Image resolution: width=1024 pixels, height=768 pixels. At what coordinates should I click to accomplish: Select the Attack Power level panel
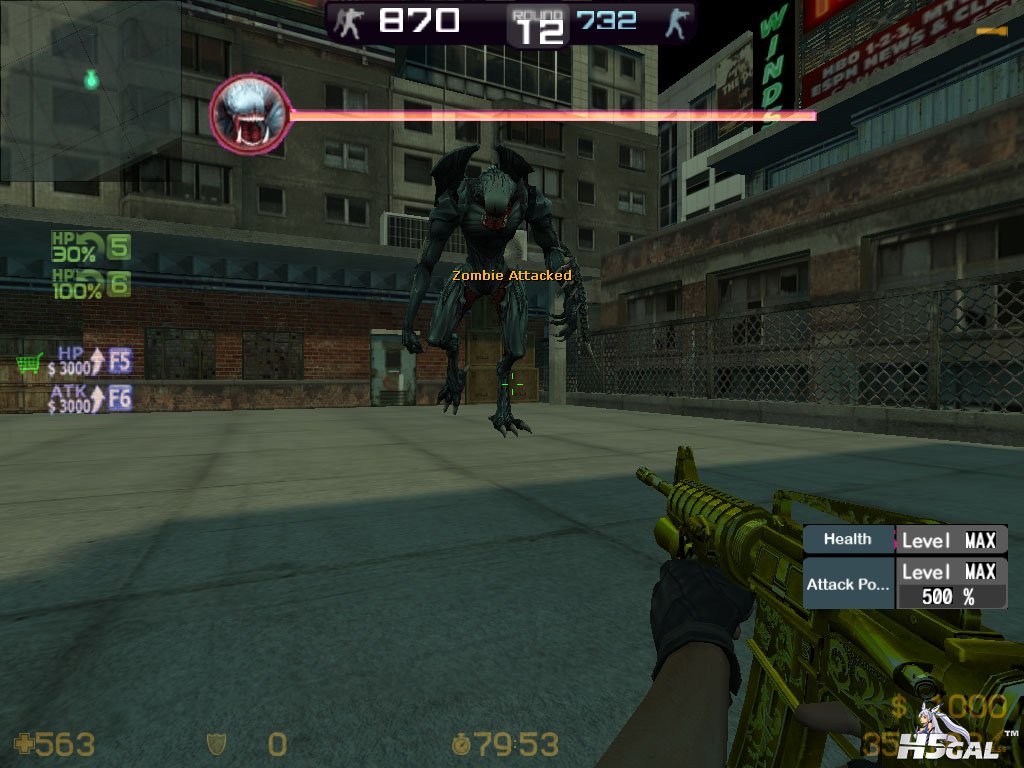[905, 584]
